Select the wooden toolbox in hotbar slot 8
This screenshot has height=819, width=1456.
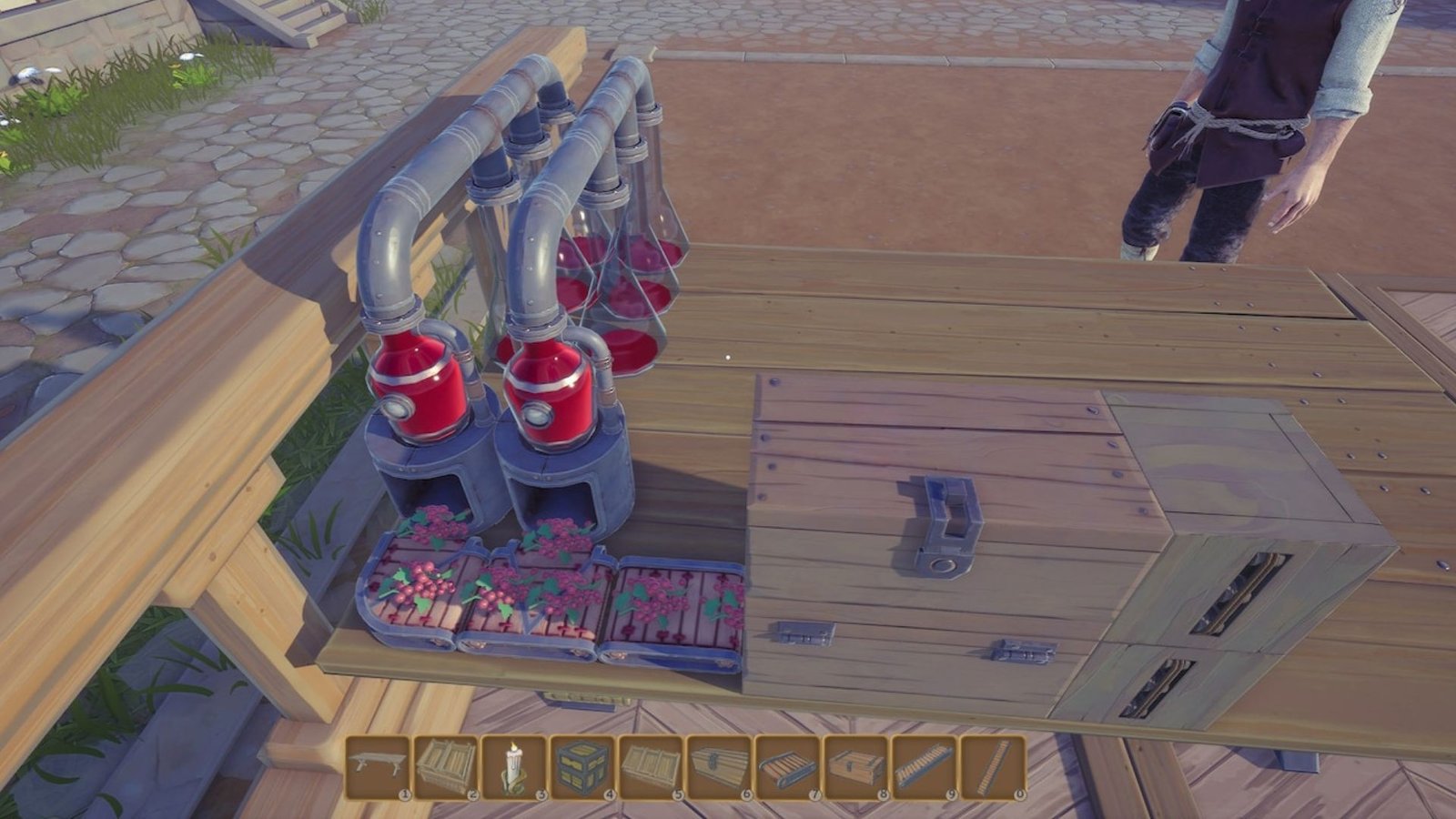(855, 769)
